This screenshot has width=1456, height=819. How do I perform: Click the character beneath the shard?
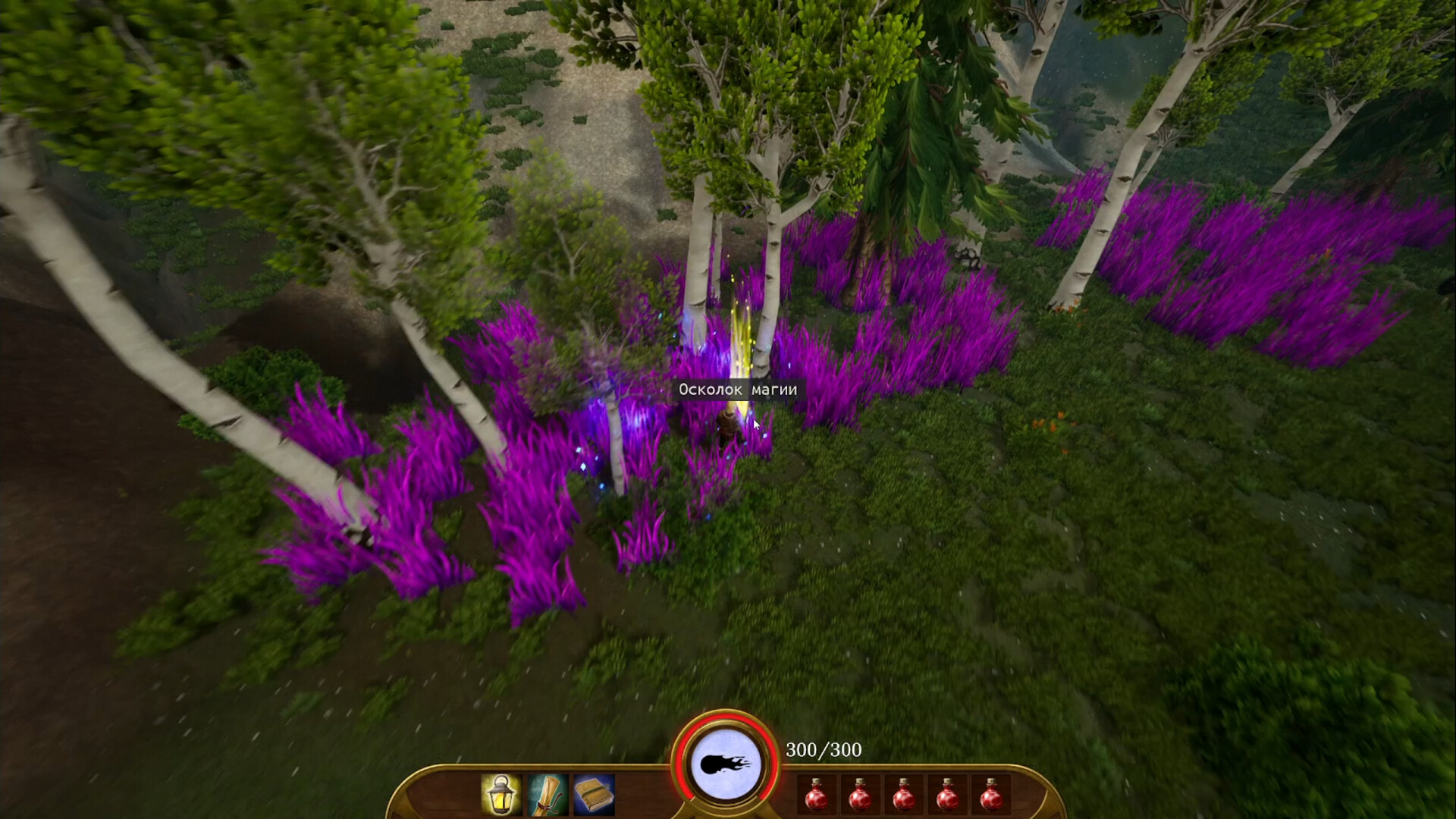(727, 425)
